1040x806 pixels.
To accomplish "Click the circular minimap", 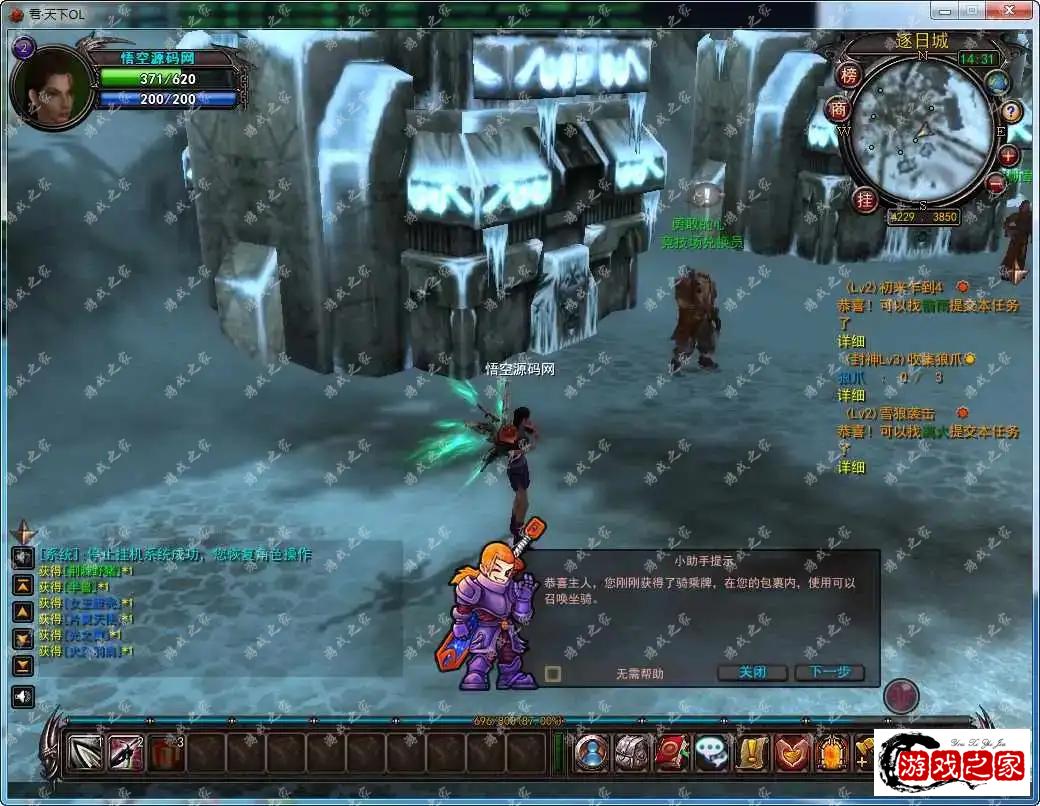I will point(921,130).
